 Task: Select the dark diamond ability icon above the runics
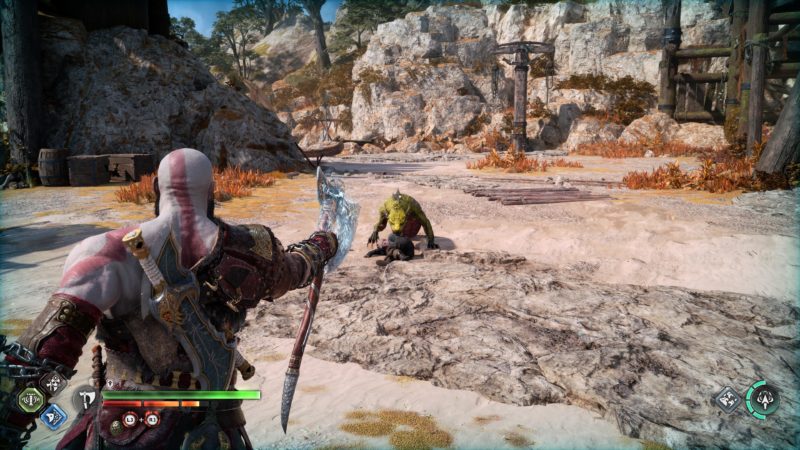click(53, 383)
